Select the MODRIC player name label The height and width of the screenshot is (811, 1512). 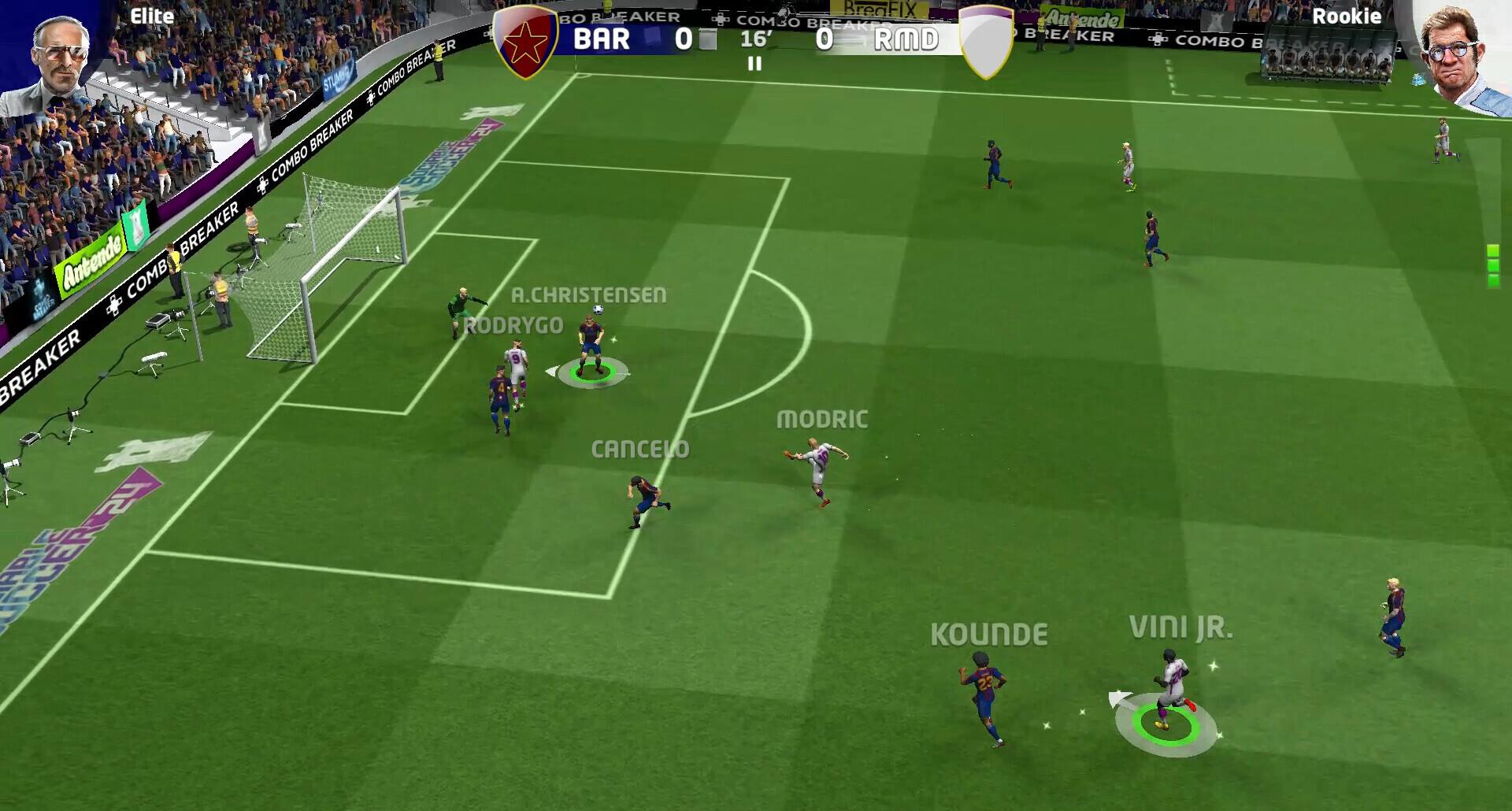tap(820, 420)
